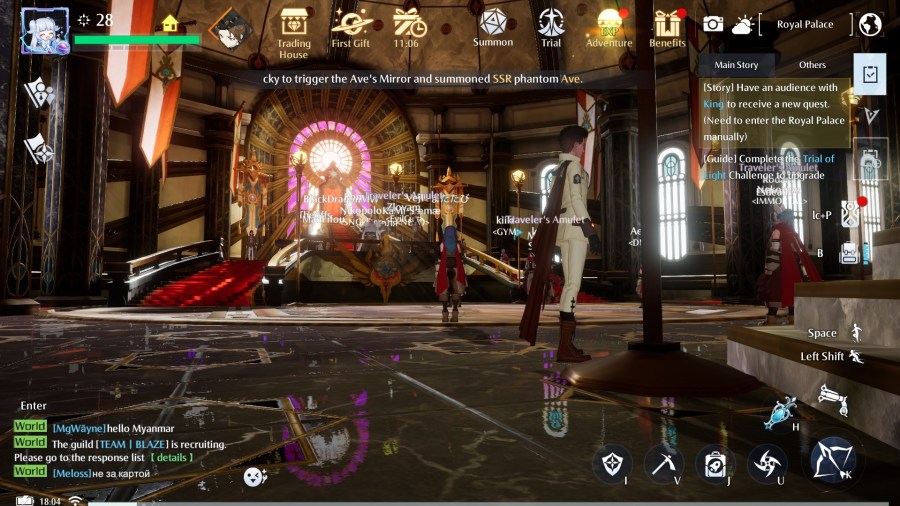Select the pickaxe gathering tool

[663, 463]
